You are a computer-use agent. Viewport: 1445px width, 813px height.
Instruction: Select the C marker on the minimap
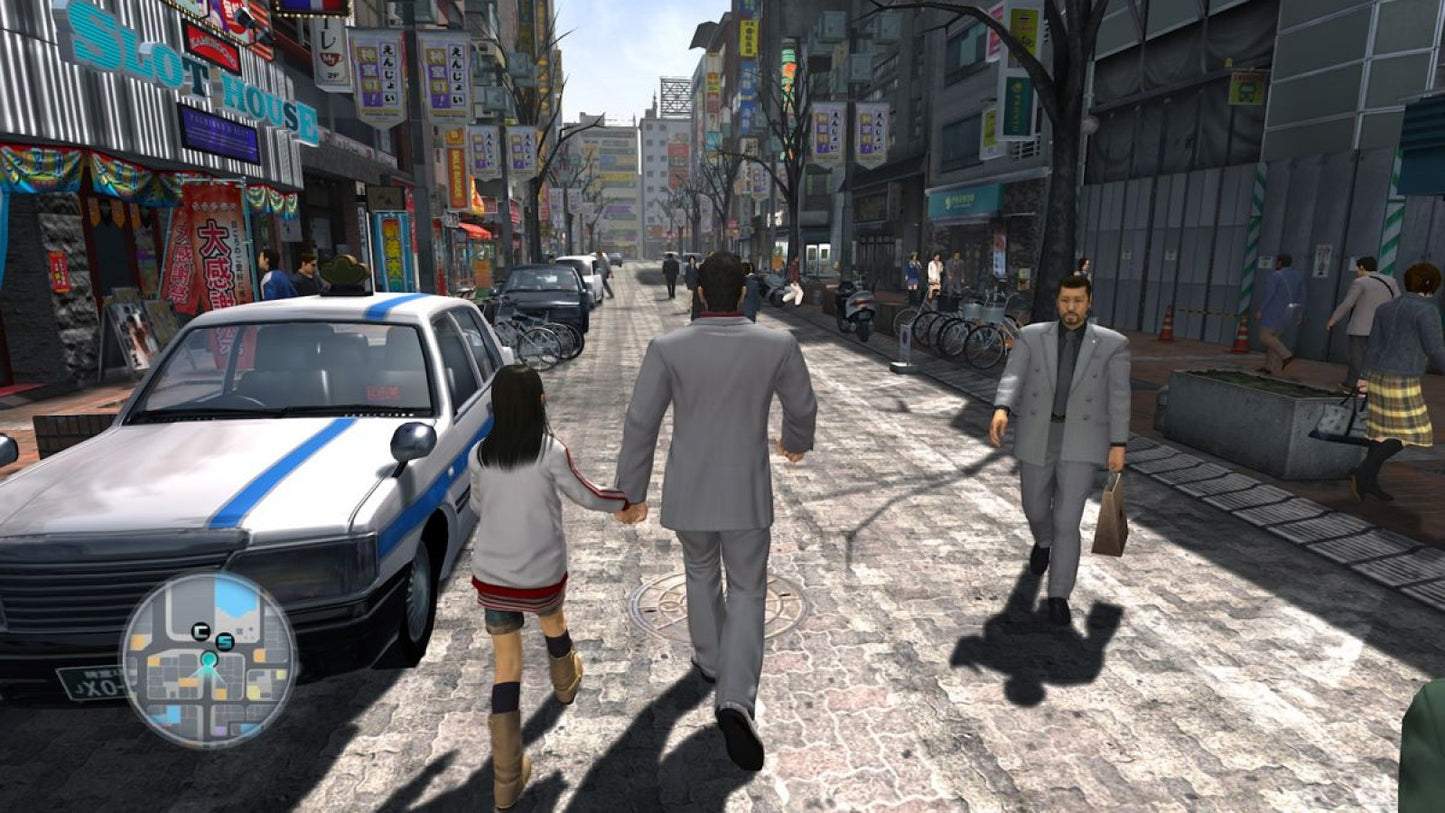(x=200, y=630)
